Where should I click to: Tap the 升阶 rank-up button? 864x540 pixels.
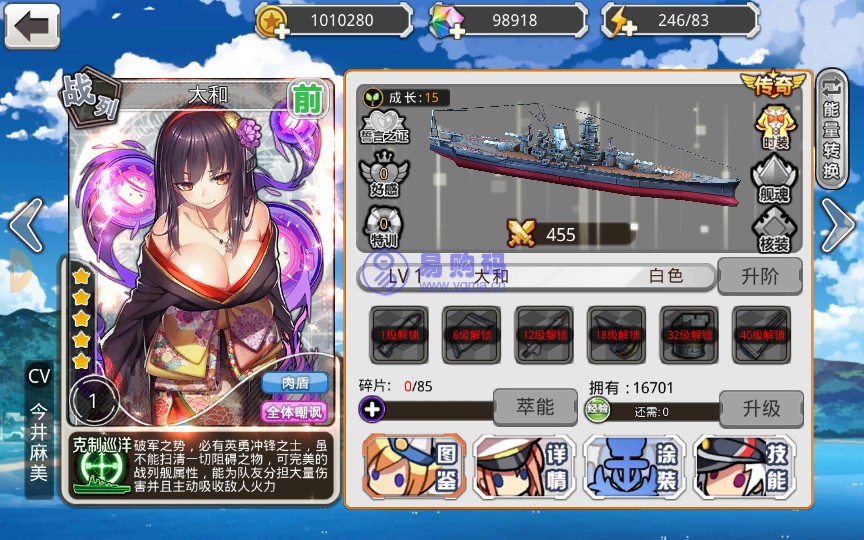[x=760, y=276]
